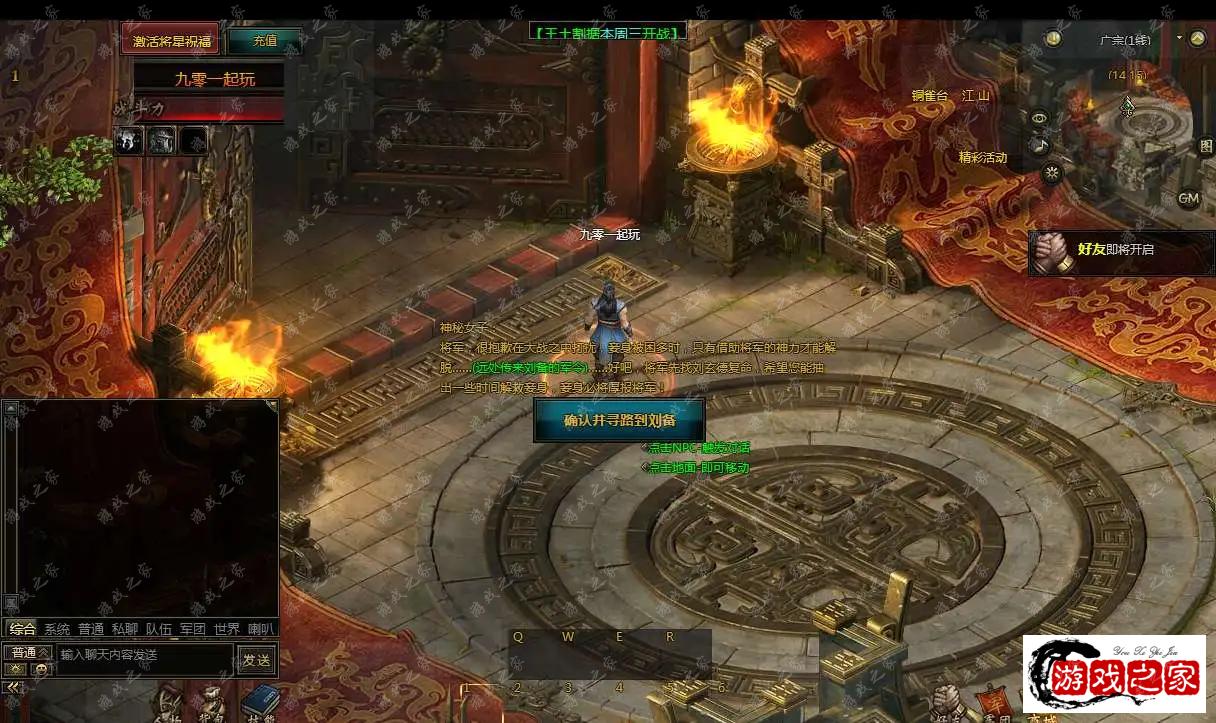Open the 铜雀台 feature link
1216x723 pixels.
929,96
